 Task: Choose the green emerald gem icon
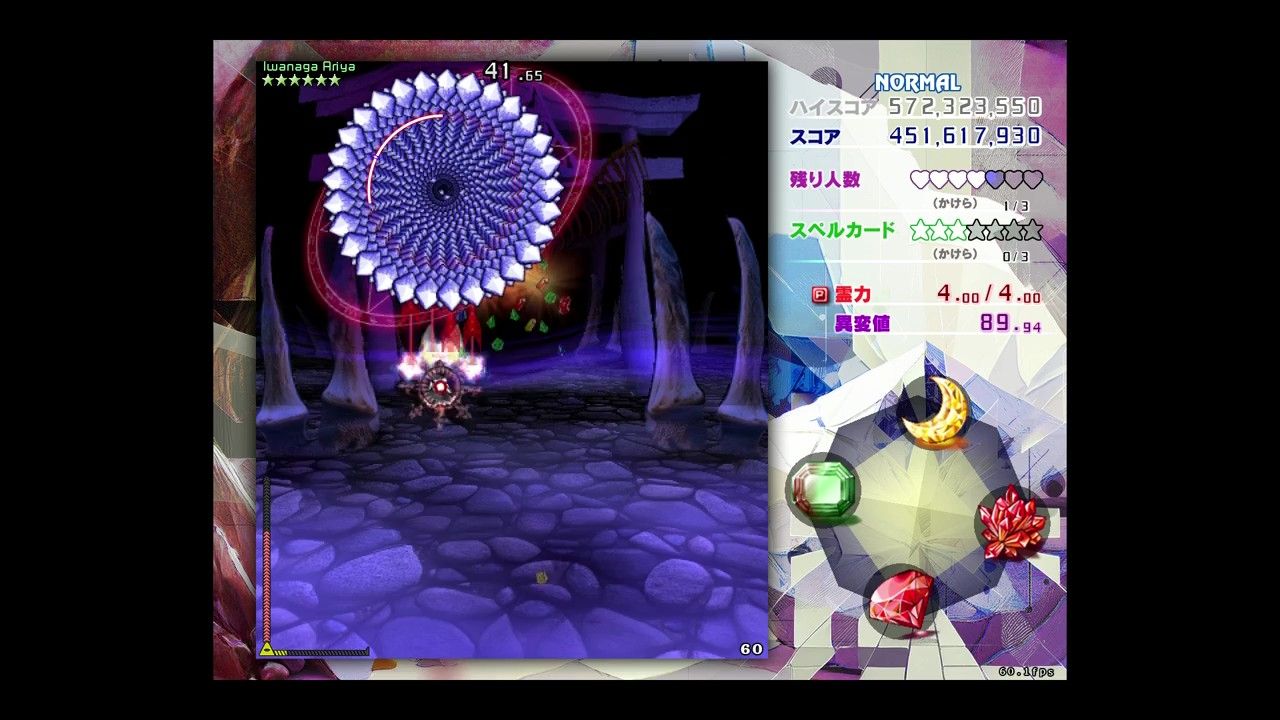click(x=823, y=488)
